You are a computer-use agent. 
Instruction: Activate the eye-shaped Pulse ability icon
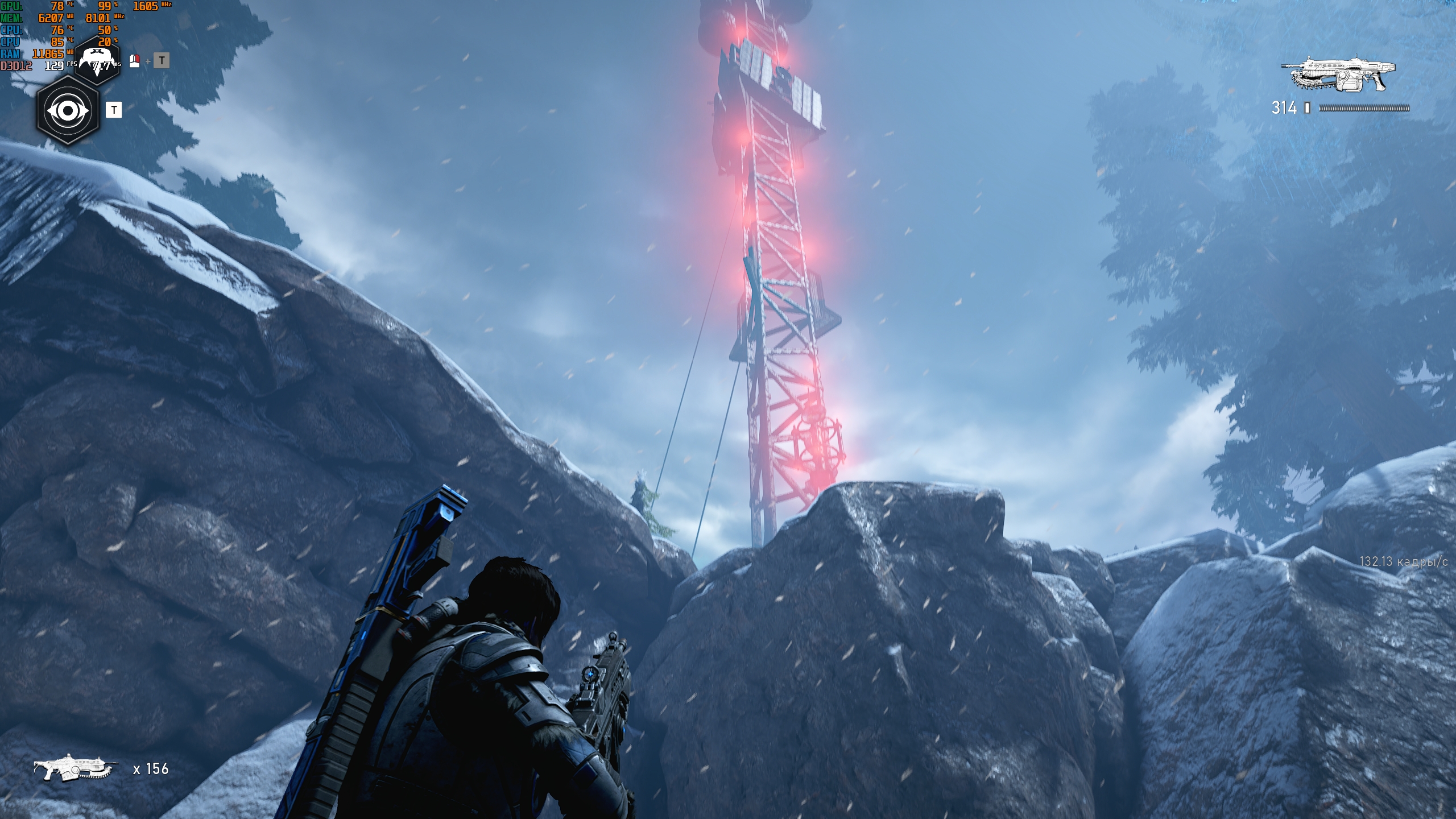pyautogui.click(x=68, y=111)
